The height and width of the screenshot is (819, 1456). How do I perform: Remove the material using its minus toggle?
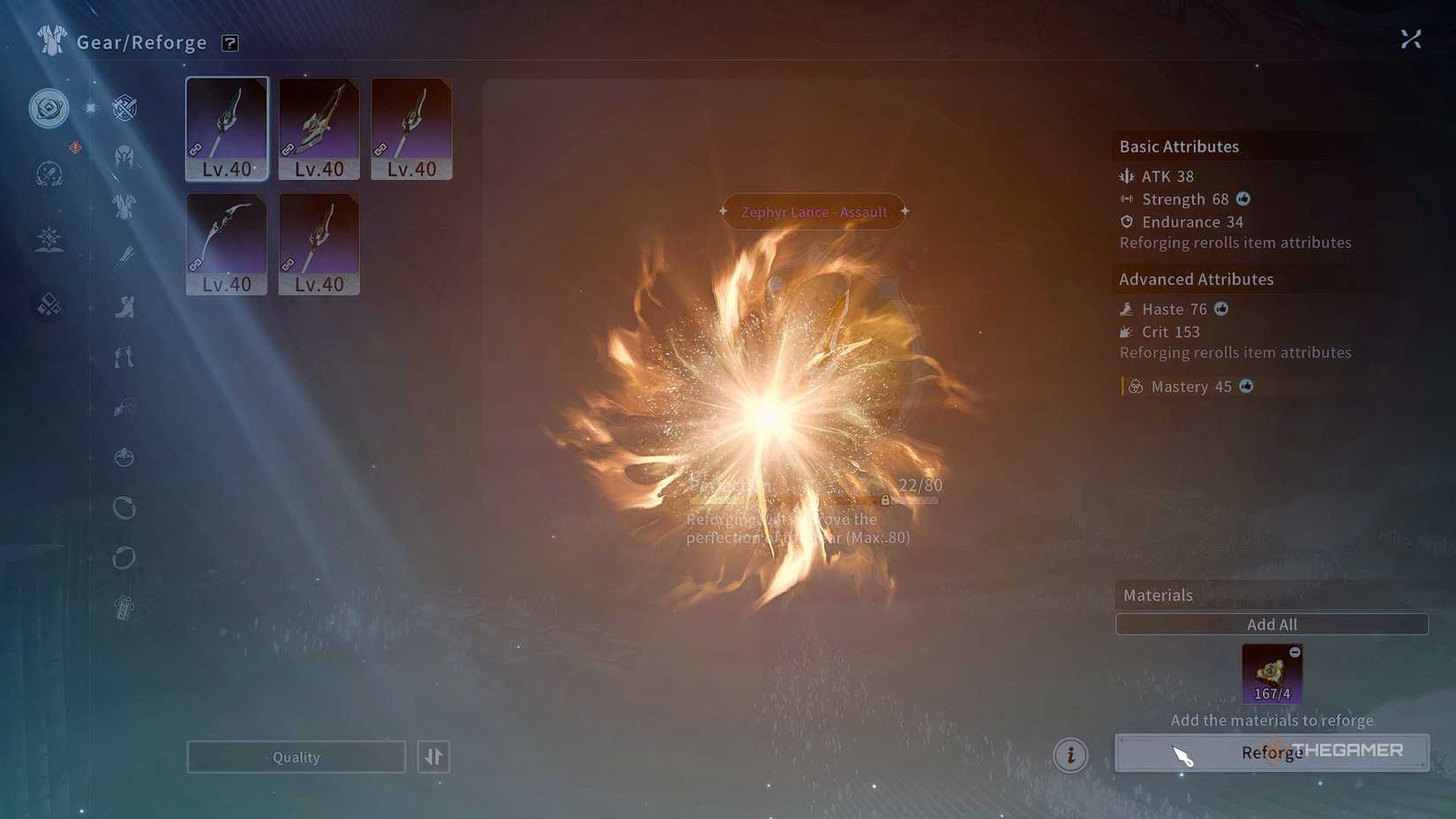pos(1295,653)
